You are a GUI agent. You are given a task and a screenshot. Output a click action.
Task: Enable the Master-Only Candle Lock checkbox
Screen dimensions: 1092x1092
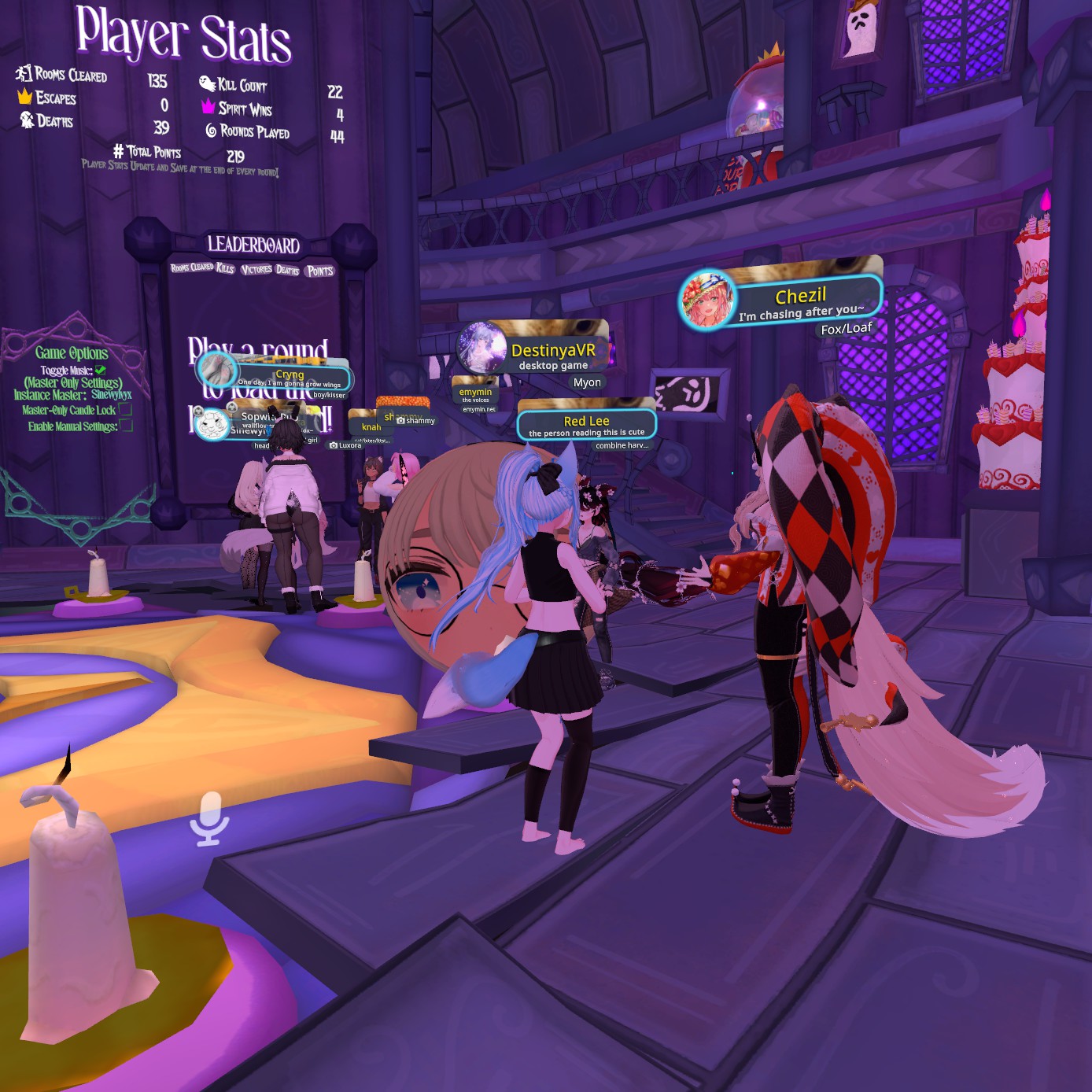coord(125,409)
